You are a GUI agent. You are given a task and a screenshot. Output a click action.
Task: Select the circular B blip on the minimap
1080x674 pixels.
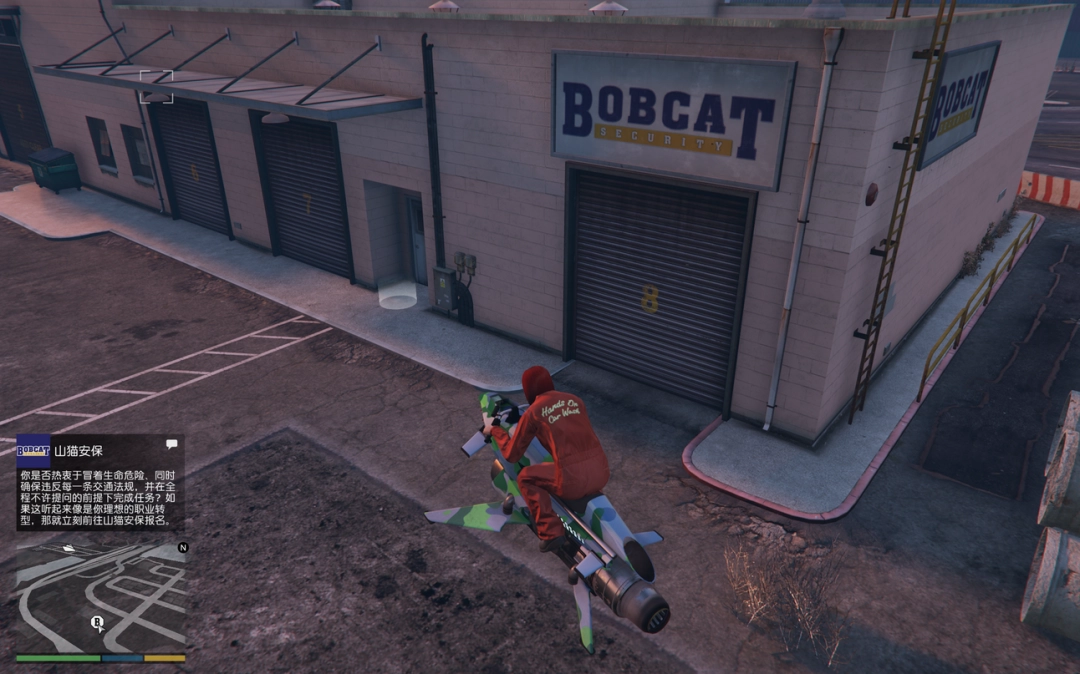[x=97, y=623]
